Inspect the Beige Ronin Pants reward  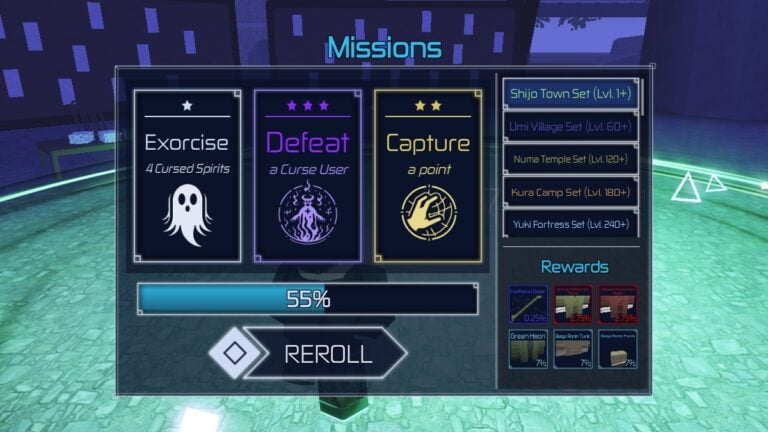618,349
